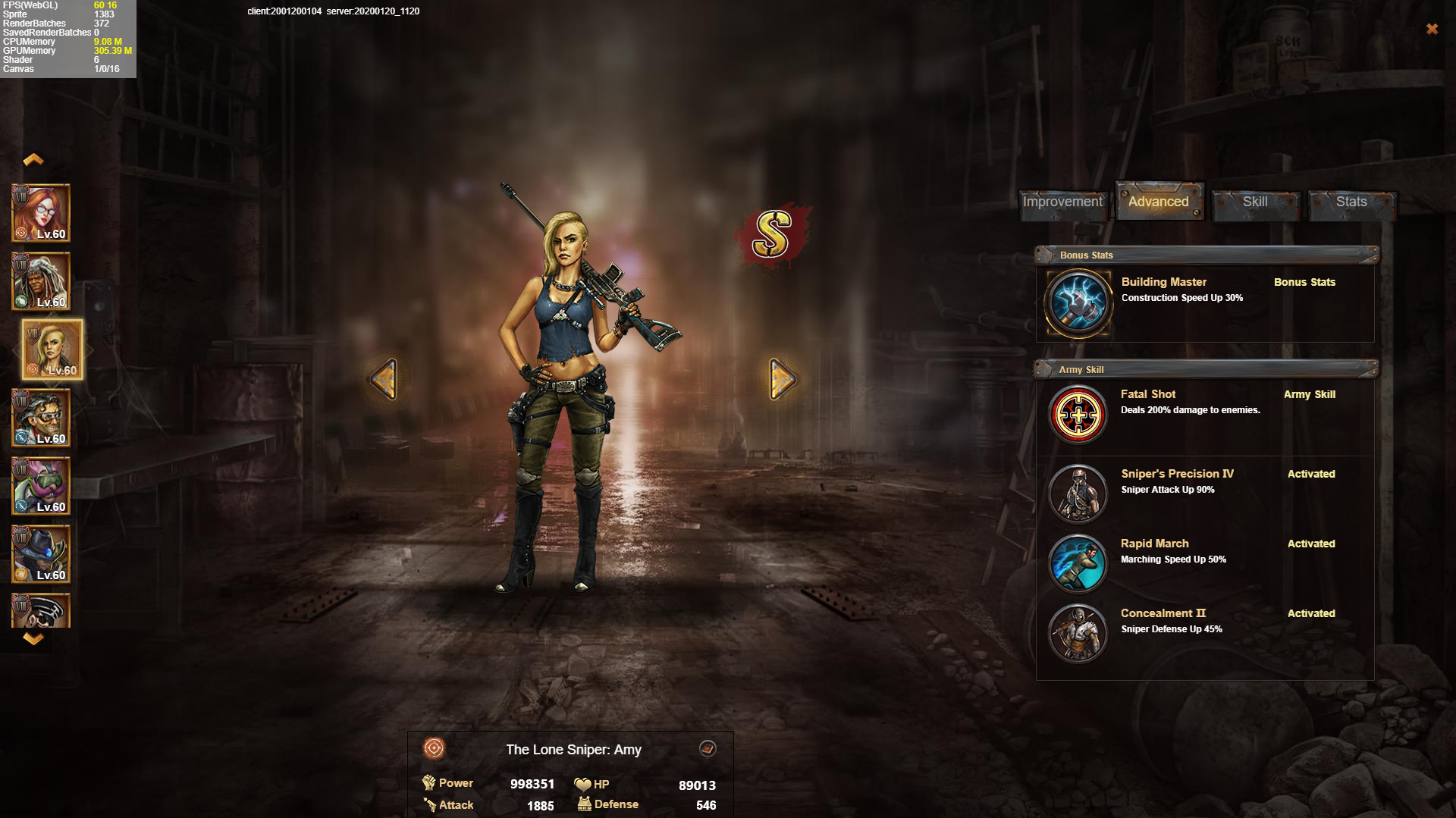Open the Advanced tab
Screen dimensions: 1456x818
tap(1158, 202)
